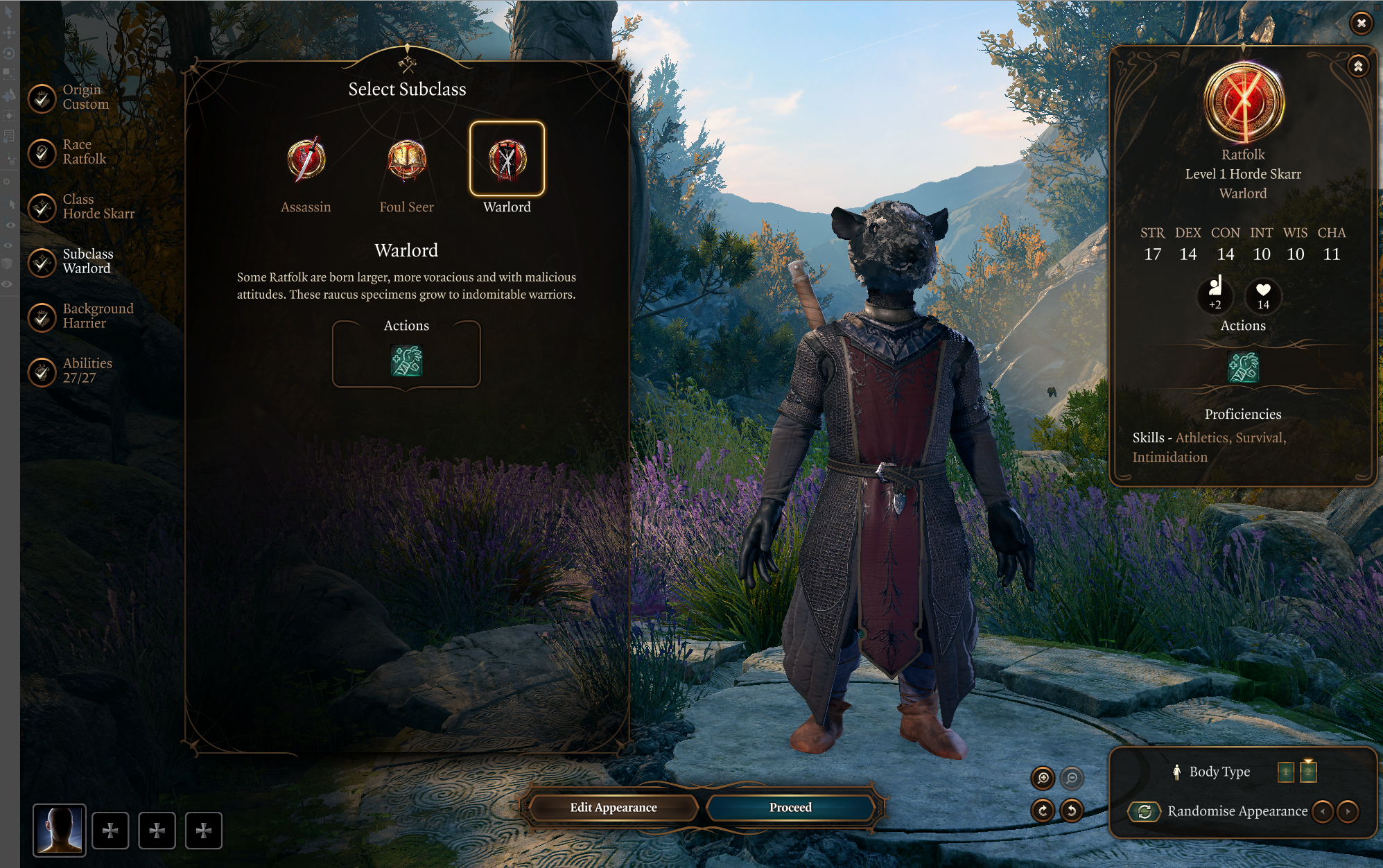This screenshot has height=868, width=1383.
Task: Select the Assassin subclass
Action: (x=306, y=160)
